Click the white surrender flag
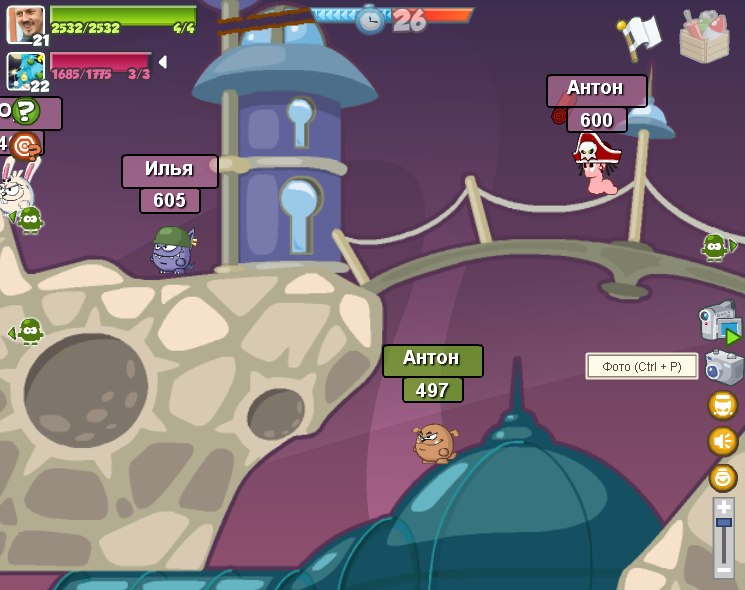 point(639,35)
